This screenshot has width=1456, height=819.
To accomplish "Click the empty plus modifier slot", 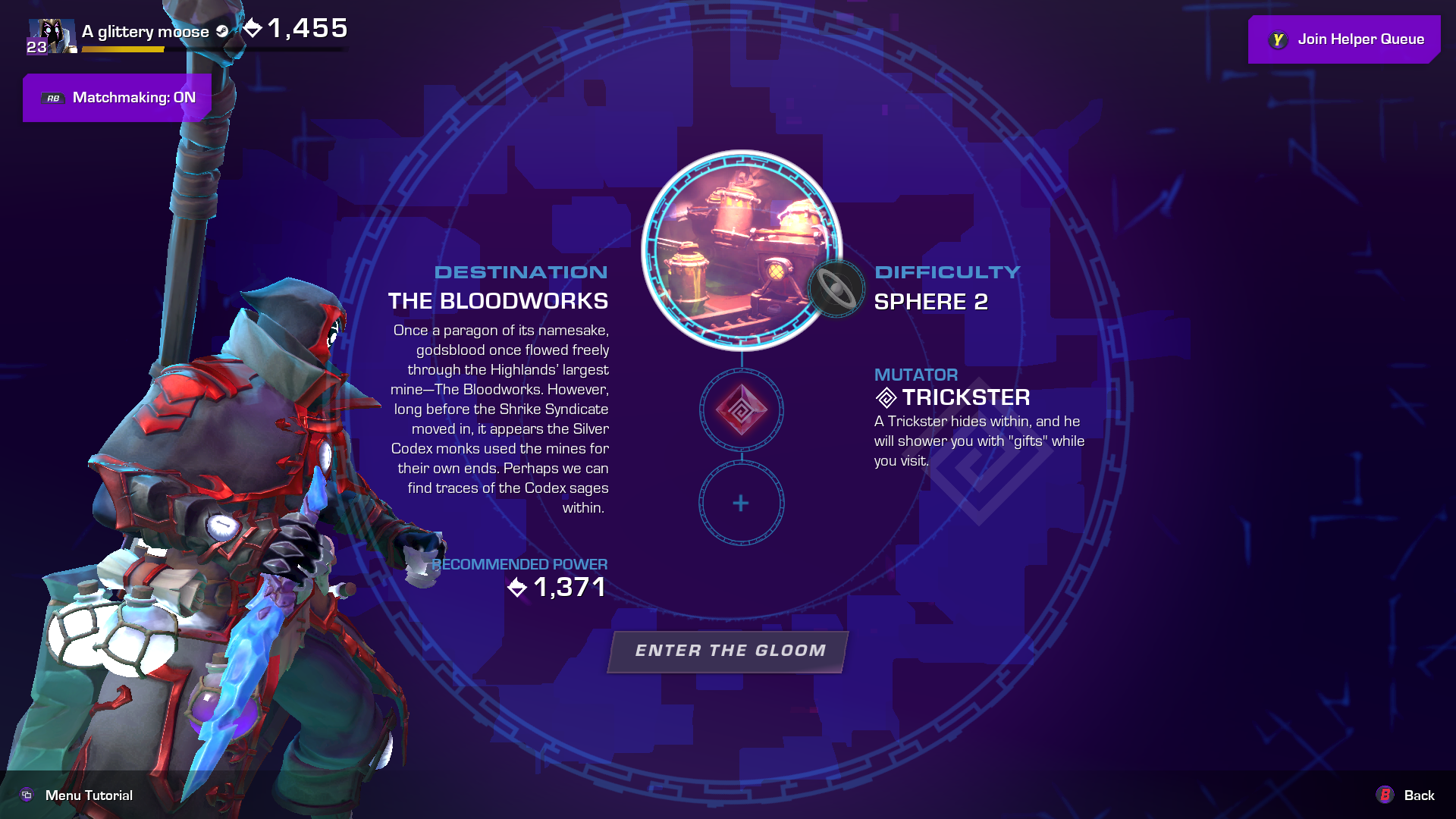I will pyautogui.click(x=741, y=502).
